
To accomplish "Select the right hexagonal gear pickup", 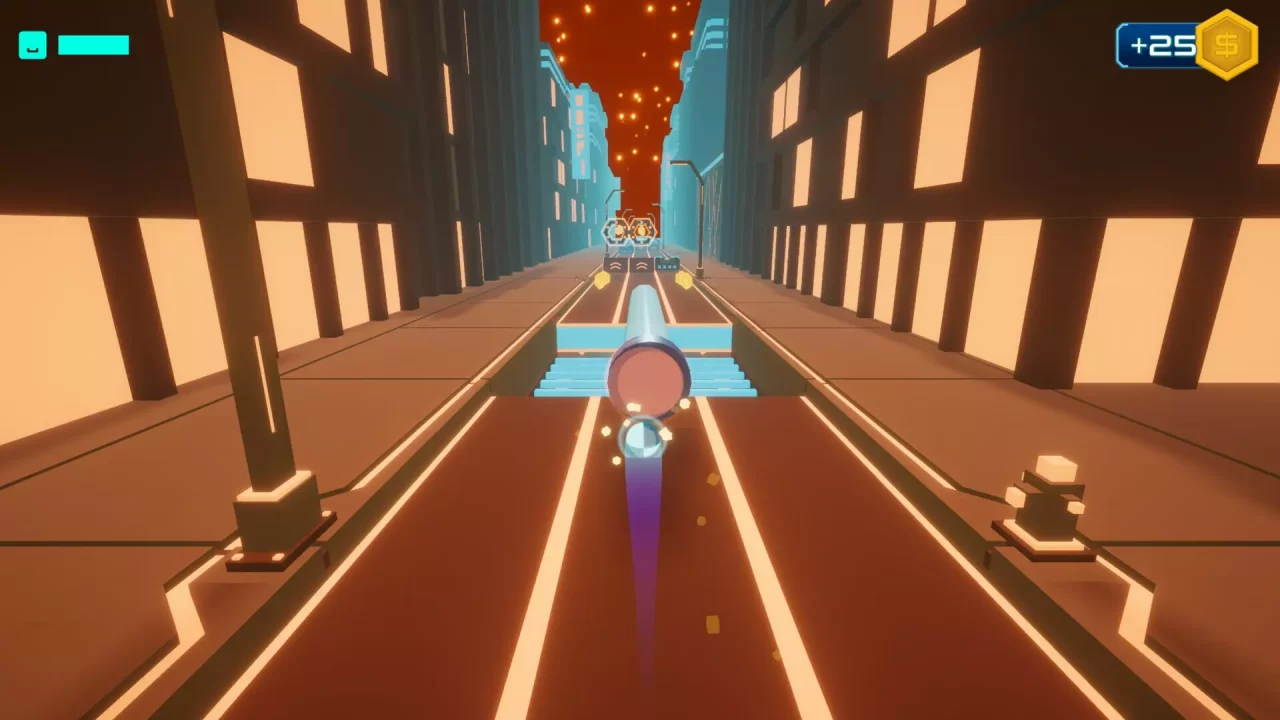I will point(640,231).
